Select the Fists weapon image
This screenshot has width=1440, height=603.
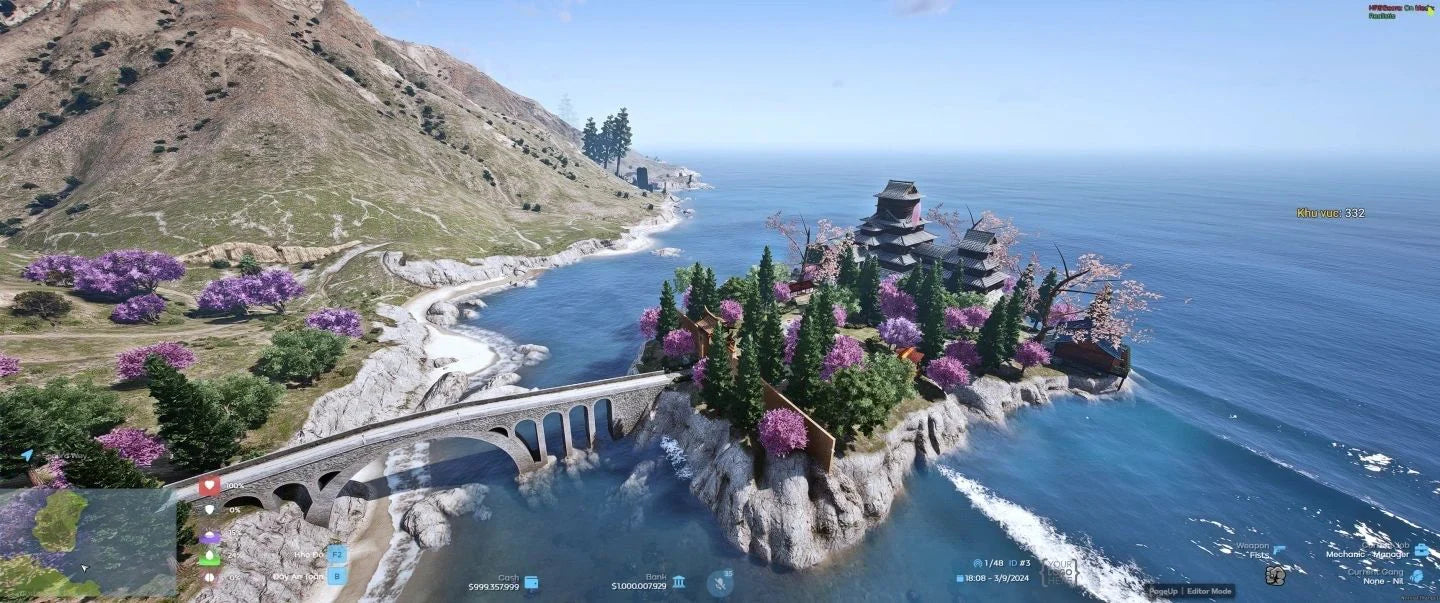(x=1275, y=575)
